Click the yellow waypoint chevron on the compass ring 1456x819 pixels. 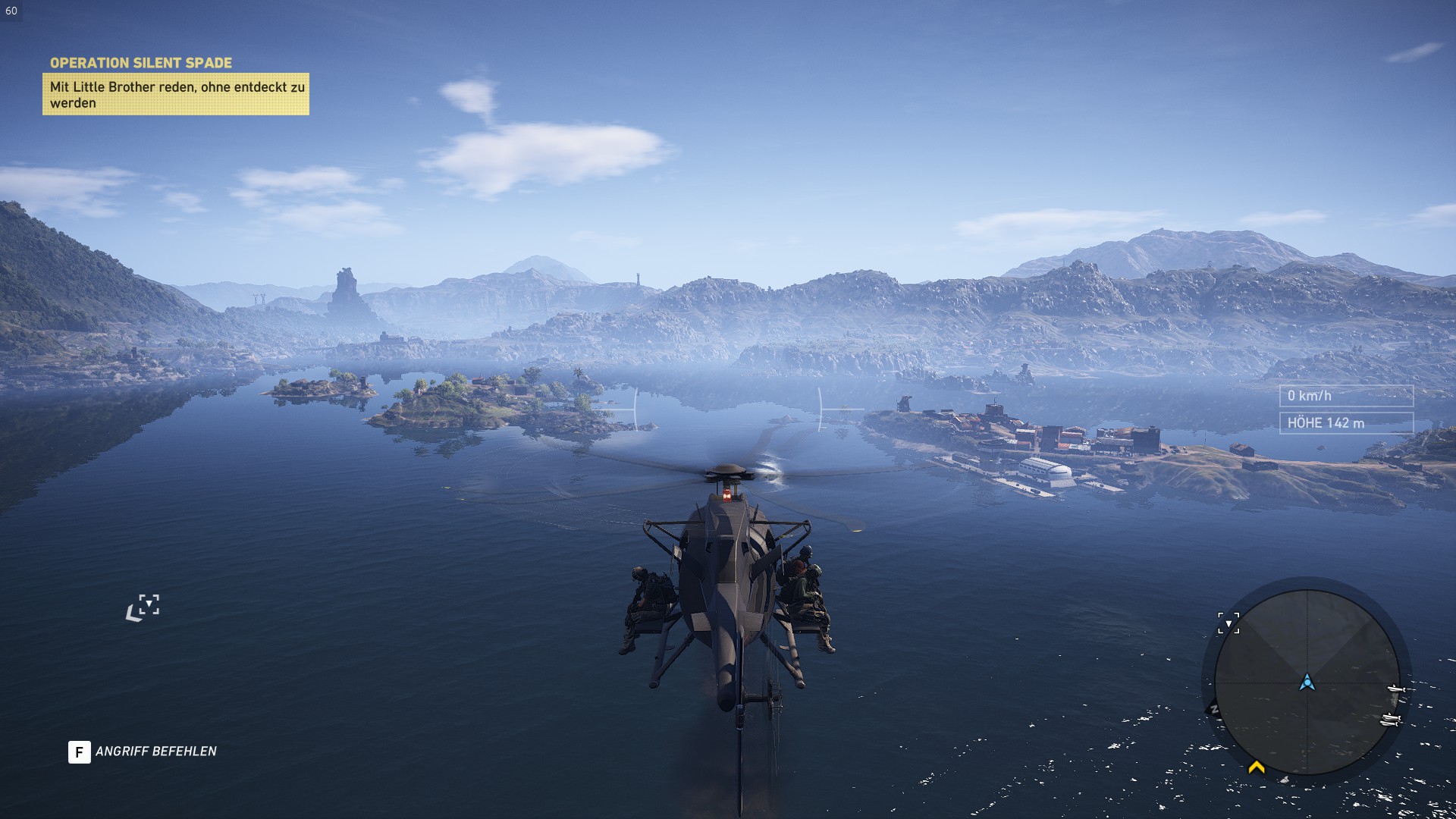click(x=1256, y=767)
